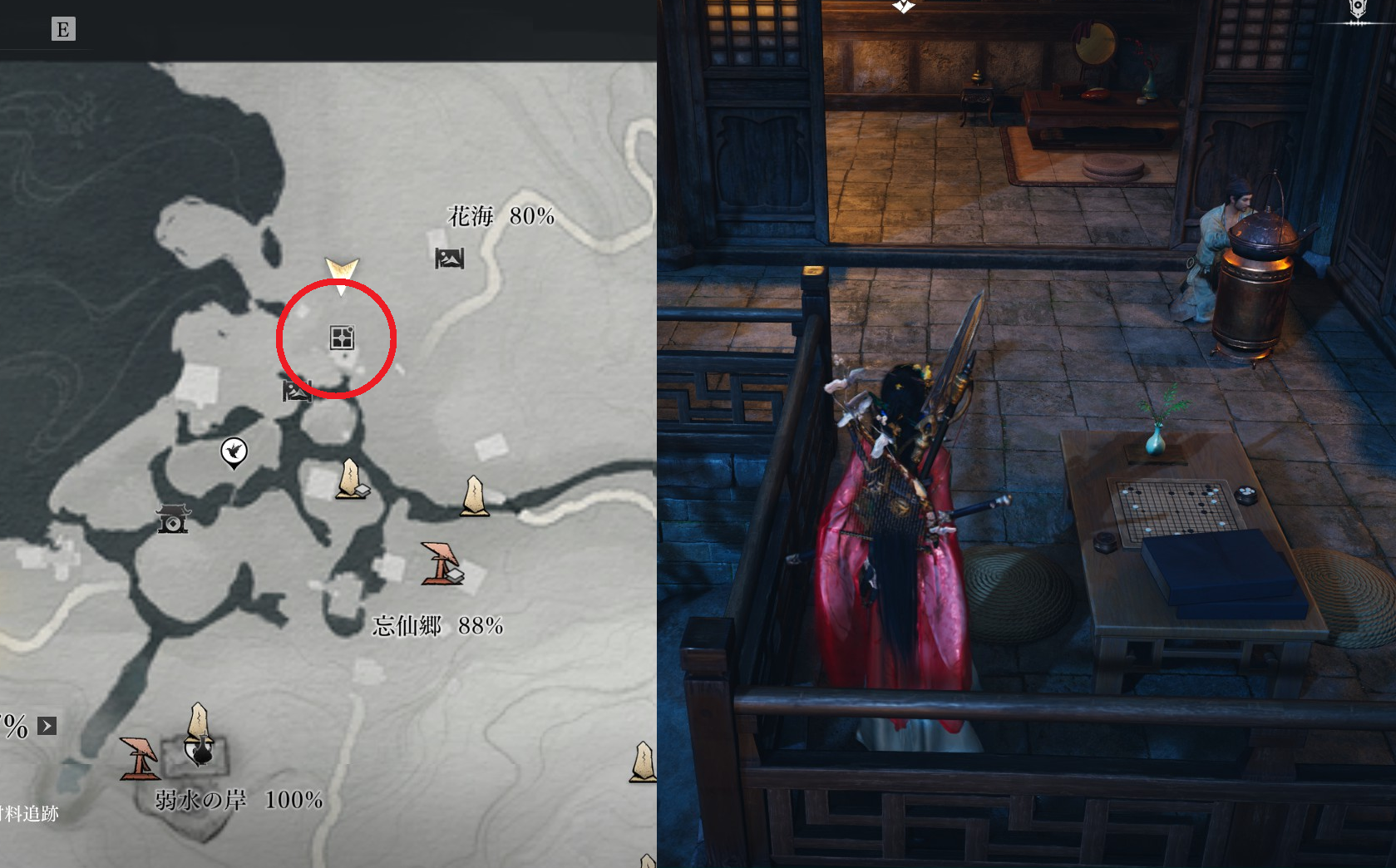Click the landscape picture marker beside 花海
The height and width of the screenshot is (868, 1396).
click(x=449, y=259)
